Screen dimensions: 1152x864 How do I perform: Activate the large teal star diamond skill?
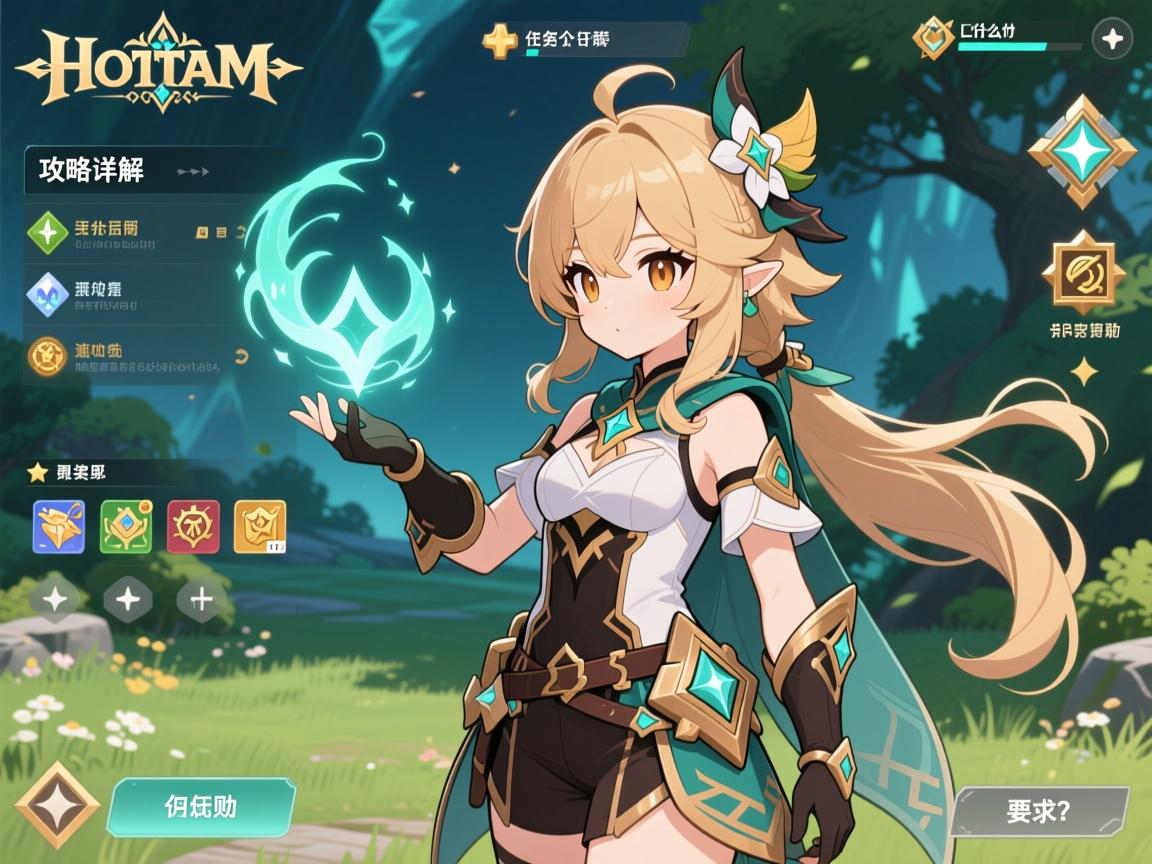pos(1083,152)
